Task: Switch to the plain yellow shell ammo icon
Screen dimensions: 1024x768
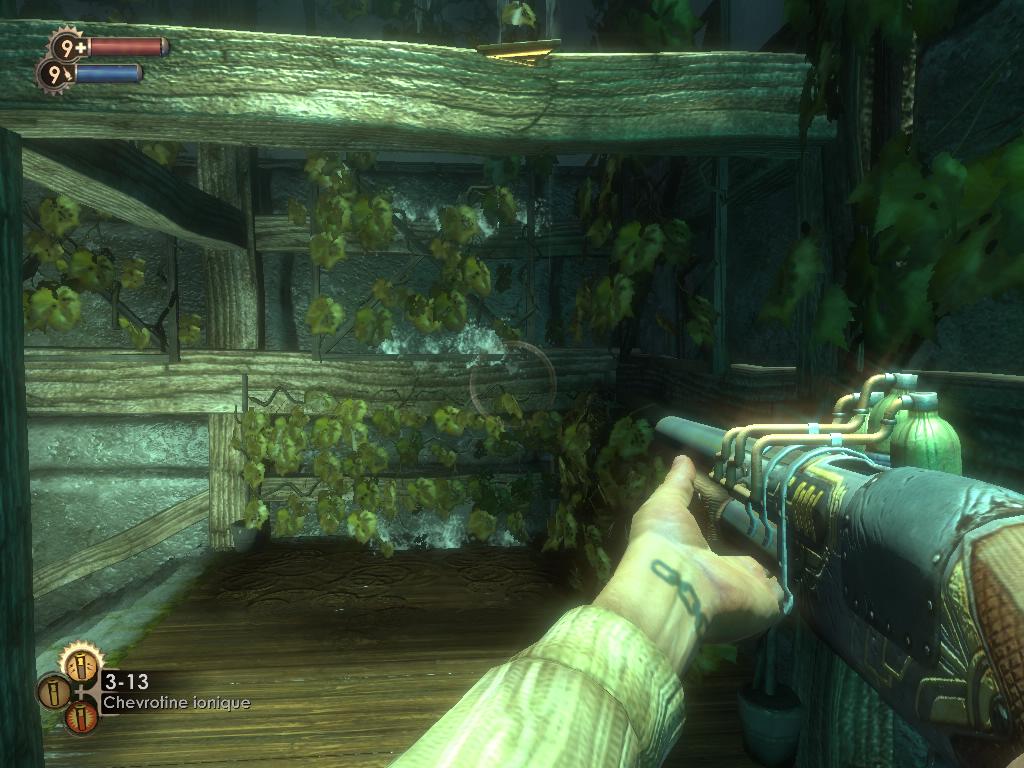Action: [x=53, y=691]
